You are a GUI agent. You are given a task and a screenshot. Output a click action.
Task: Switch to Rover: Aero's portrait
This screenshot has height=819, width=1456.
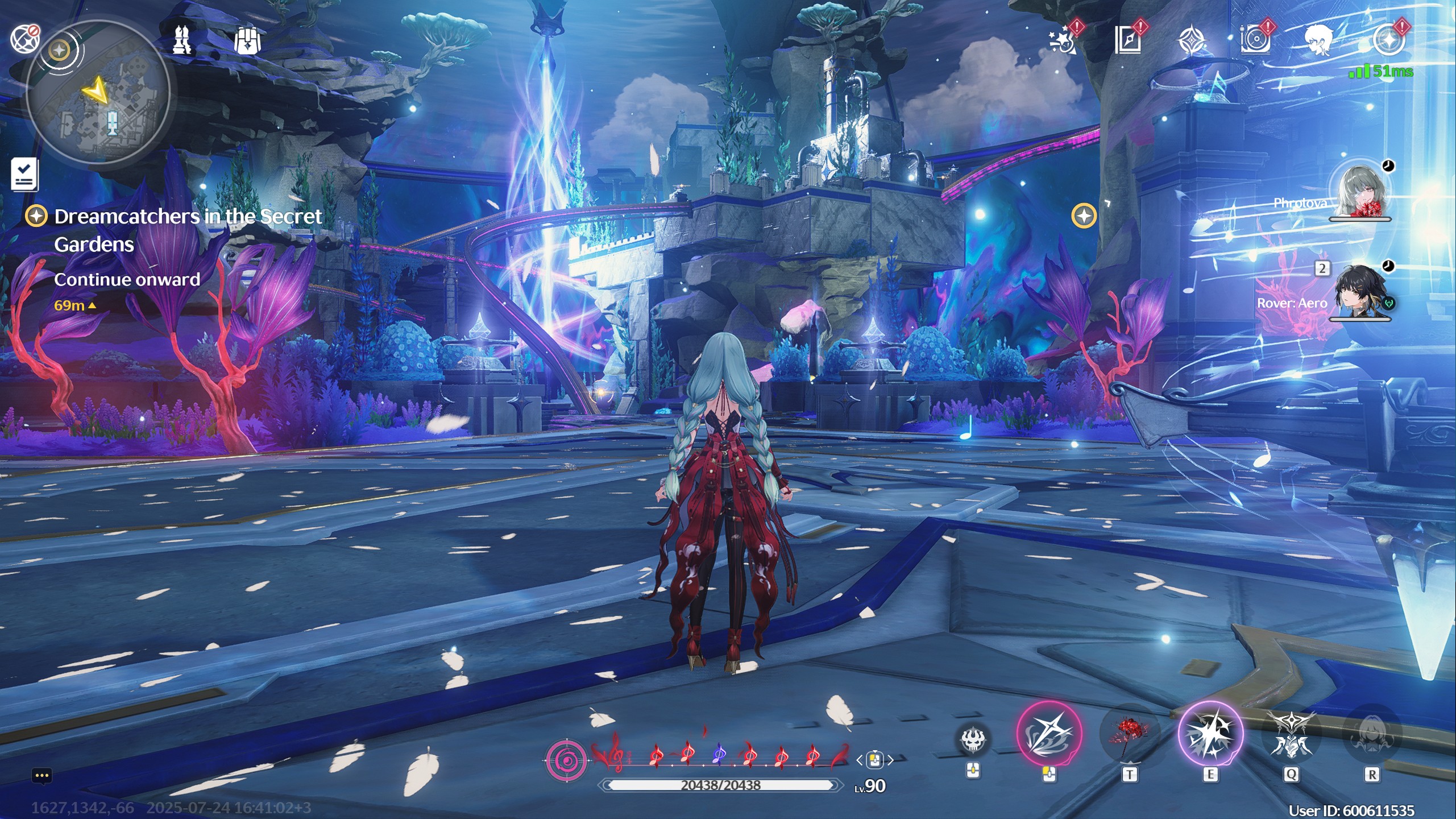coord(1359,293)
